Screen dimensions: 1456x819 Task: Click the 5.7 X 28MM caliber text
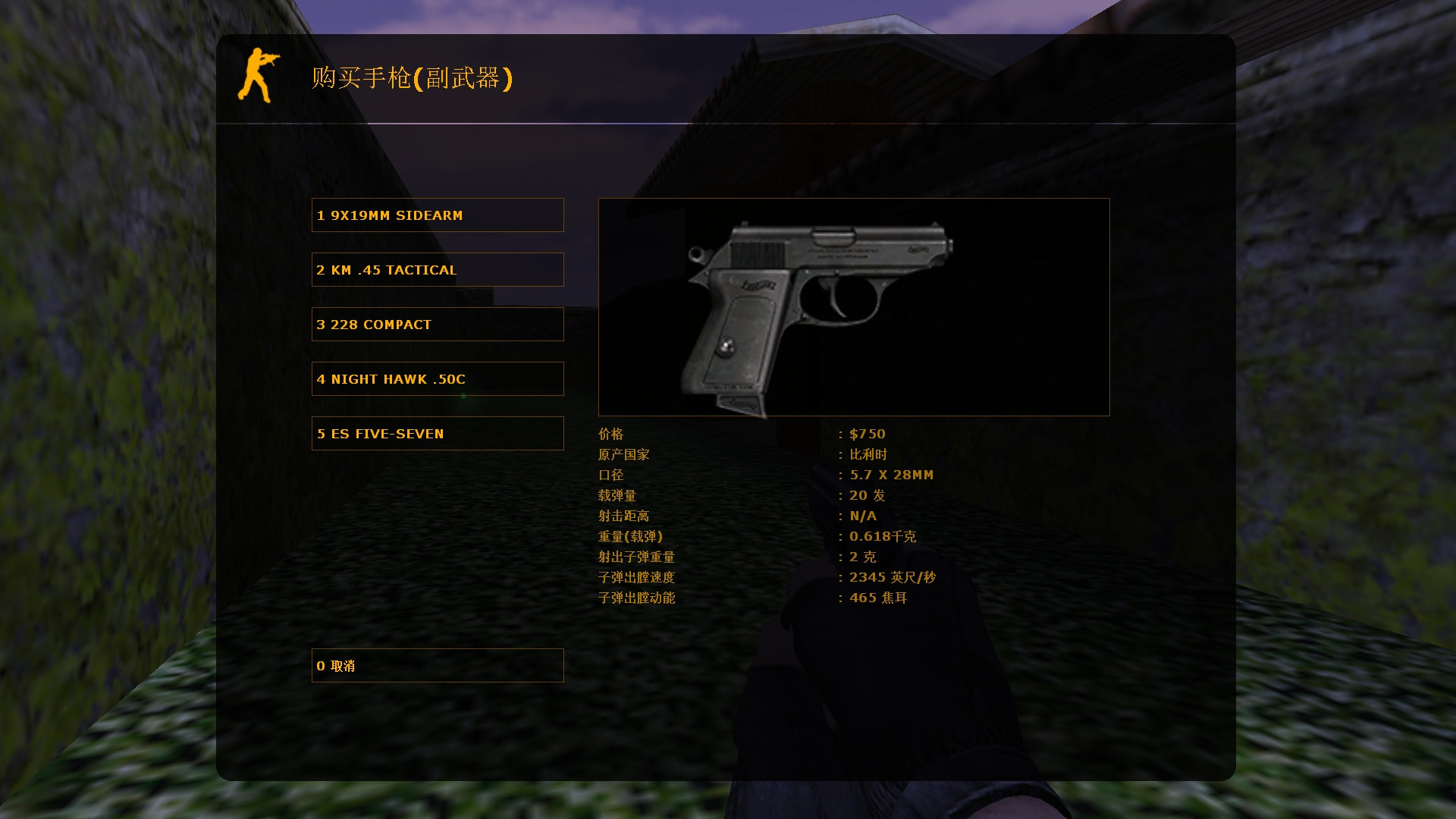point(890,475)
